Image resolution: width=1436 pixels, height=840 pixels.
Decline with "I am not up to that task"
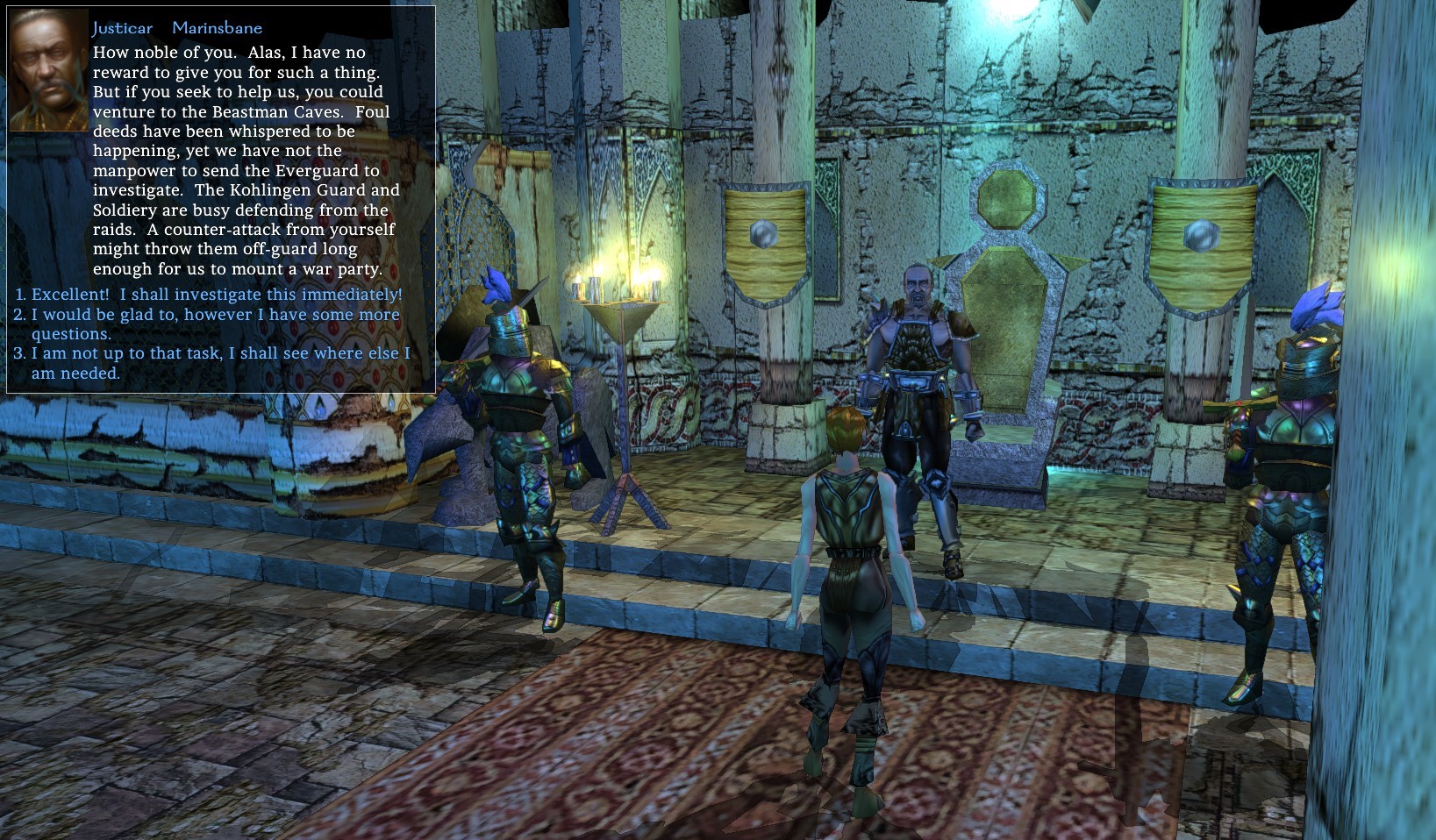(x=220, y=353)
